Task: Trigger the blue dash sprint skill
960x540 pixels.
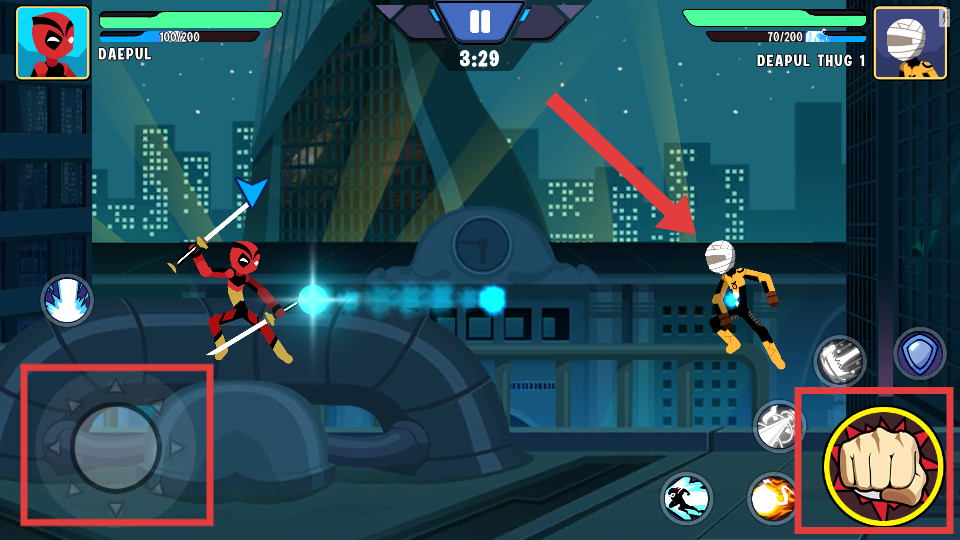Action: pos(686,498)
